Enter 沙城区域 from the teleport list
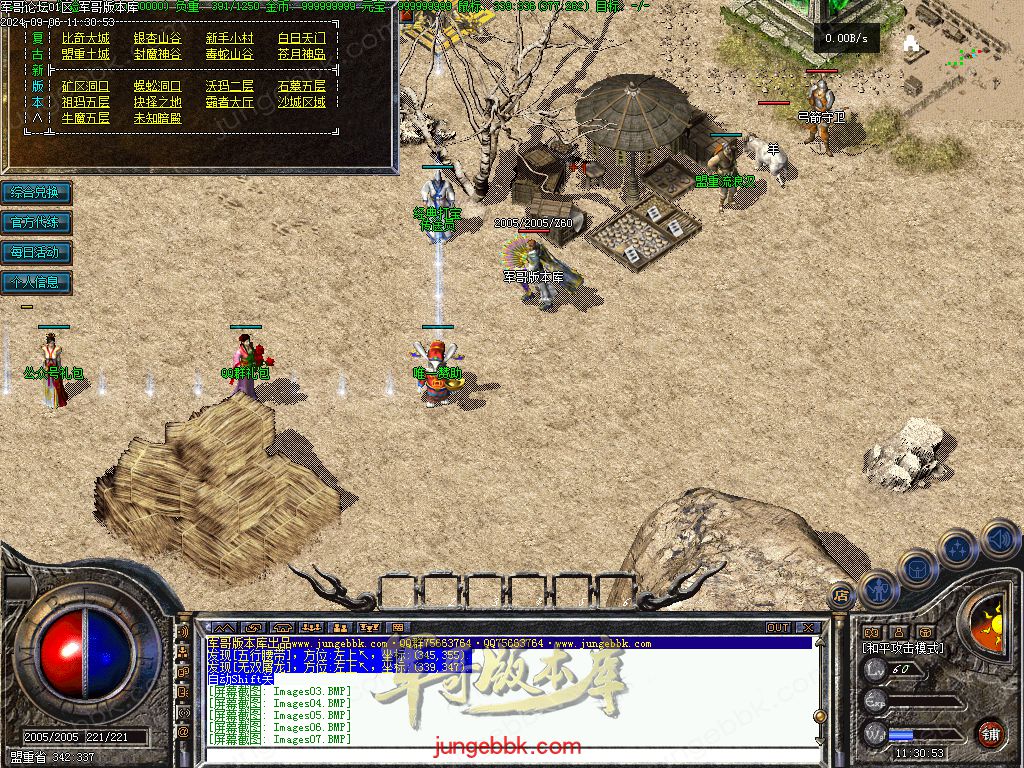 pos(301,102)
